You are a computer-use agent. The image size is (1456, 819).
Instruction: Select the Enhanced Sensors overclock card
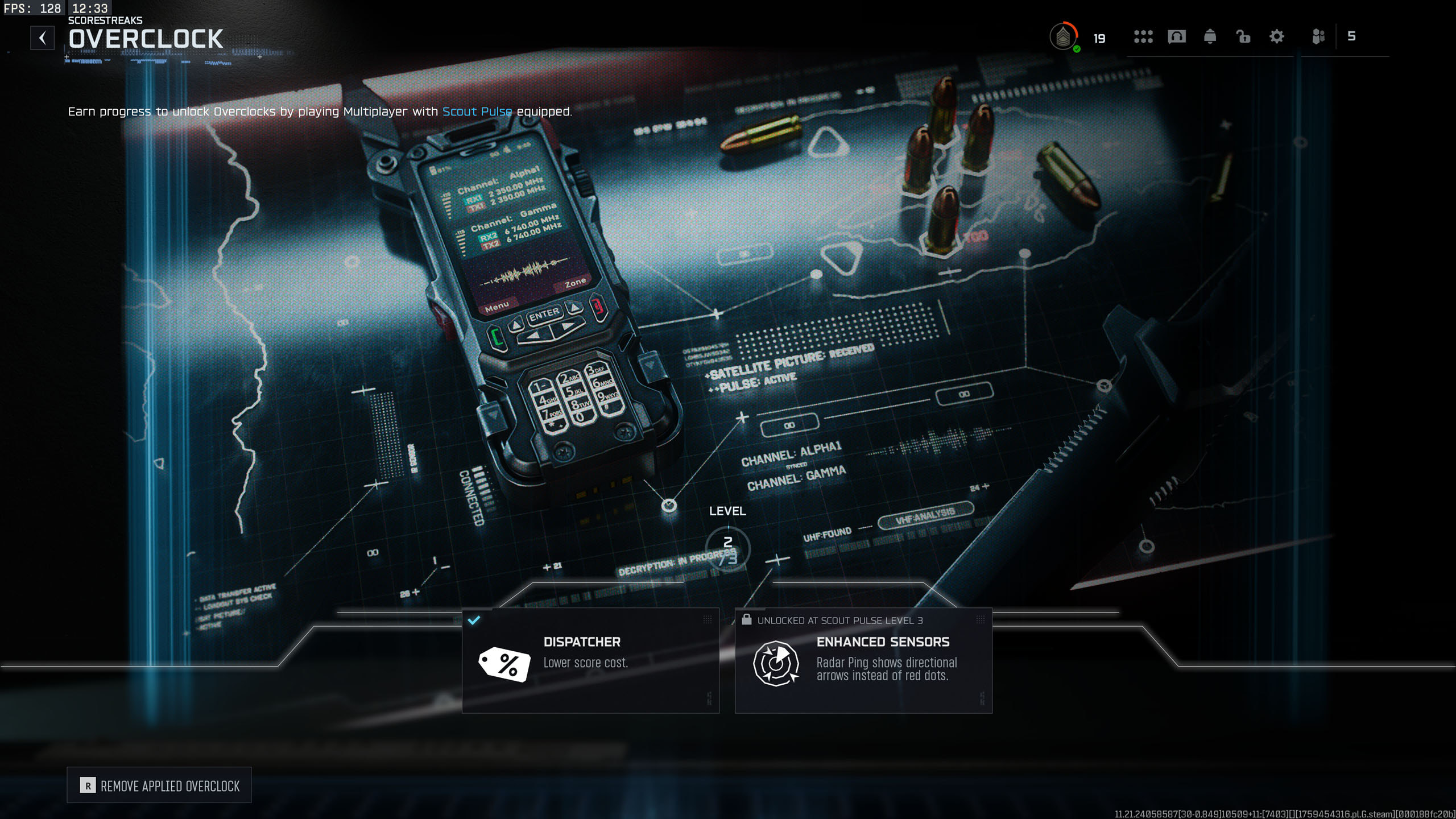863,660
